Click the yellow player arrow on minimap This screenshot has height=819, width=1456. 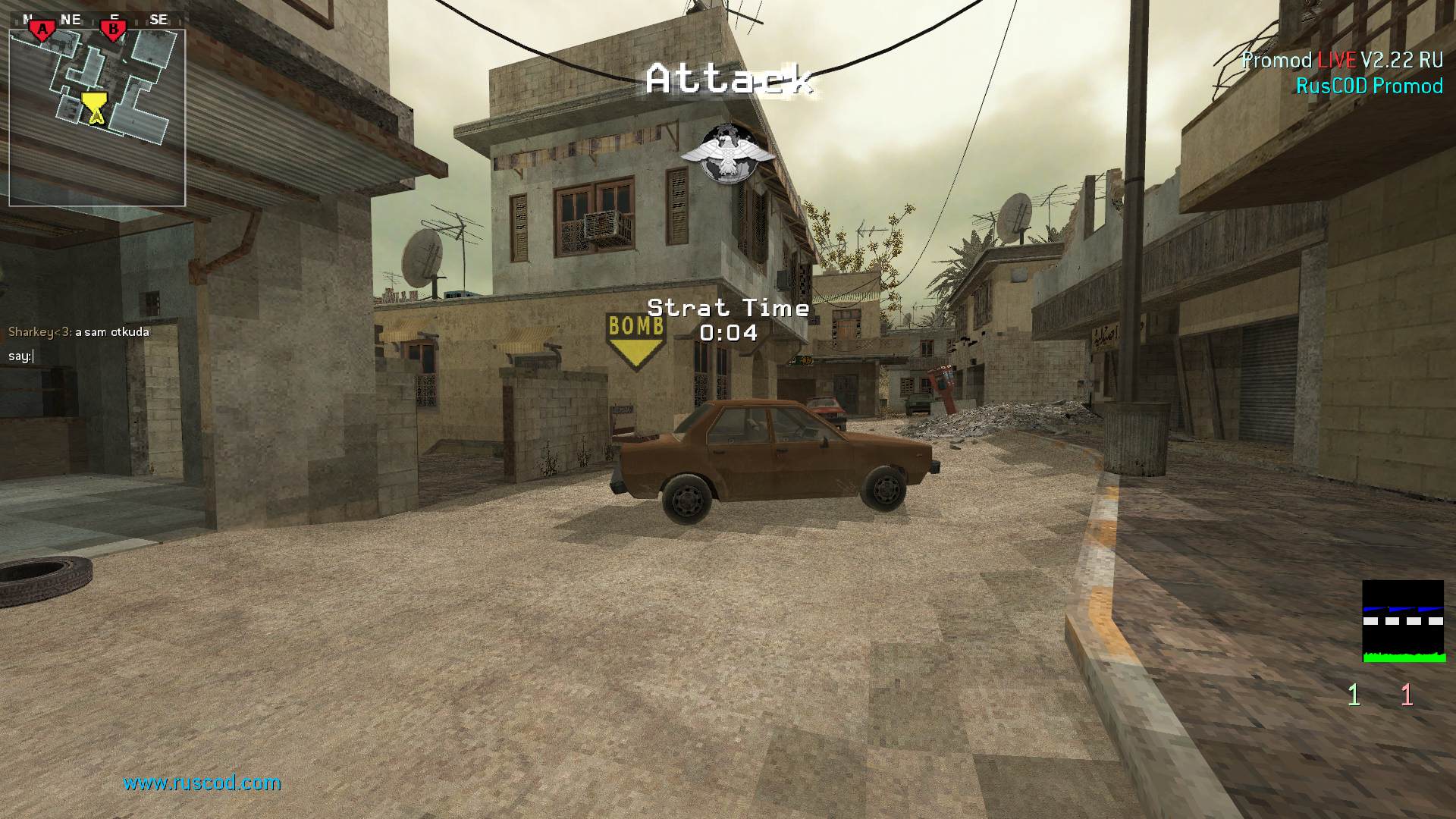tap(94, 108)
